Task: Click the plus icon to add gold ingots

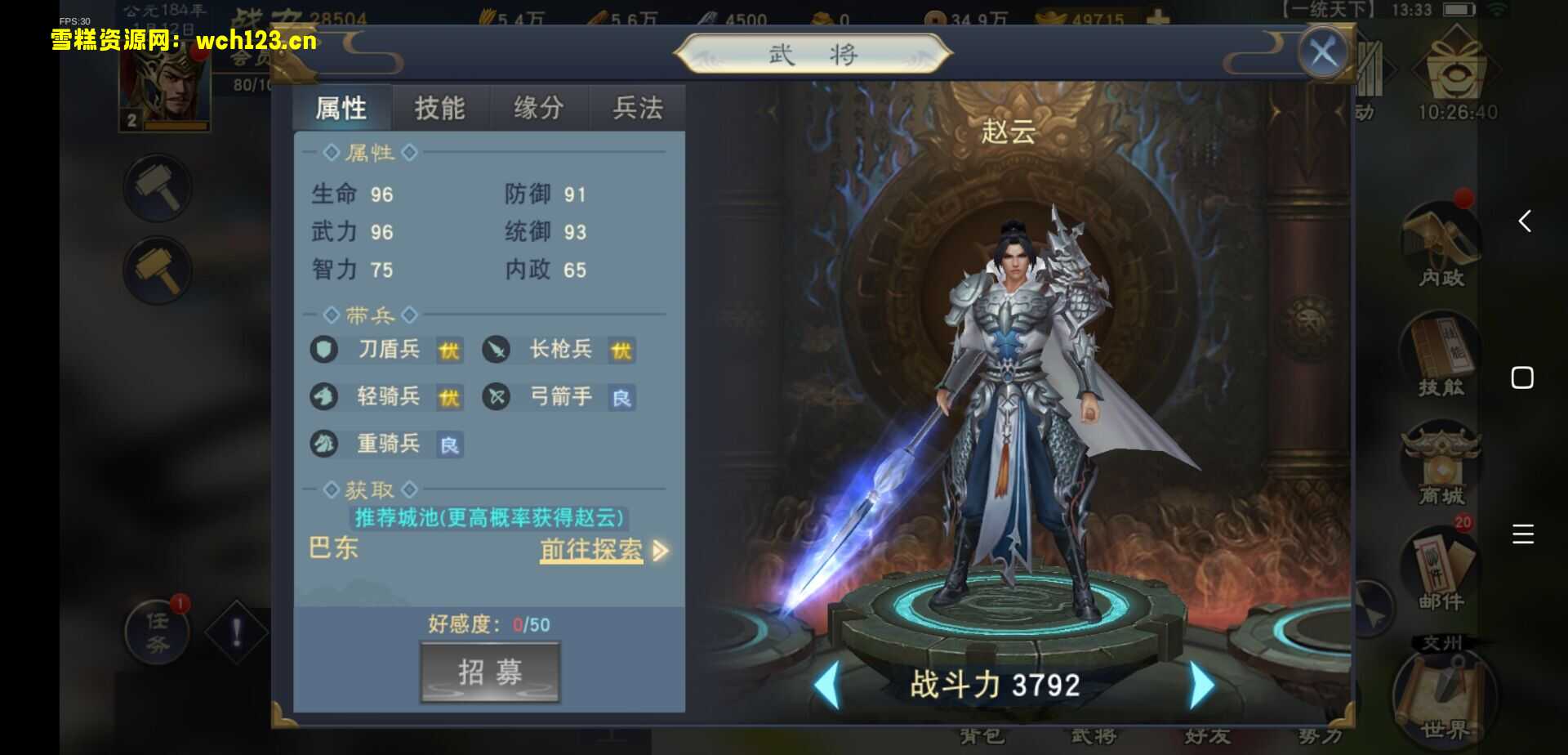Action: point(1158,15)
